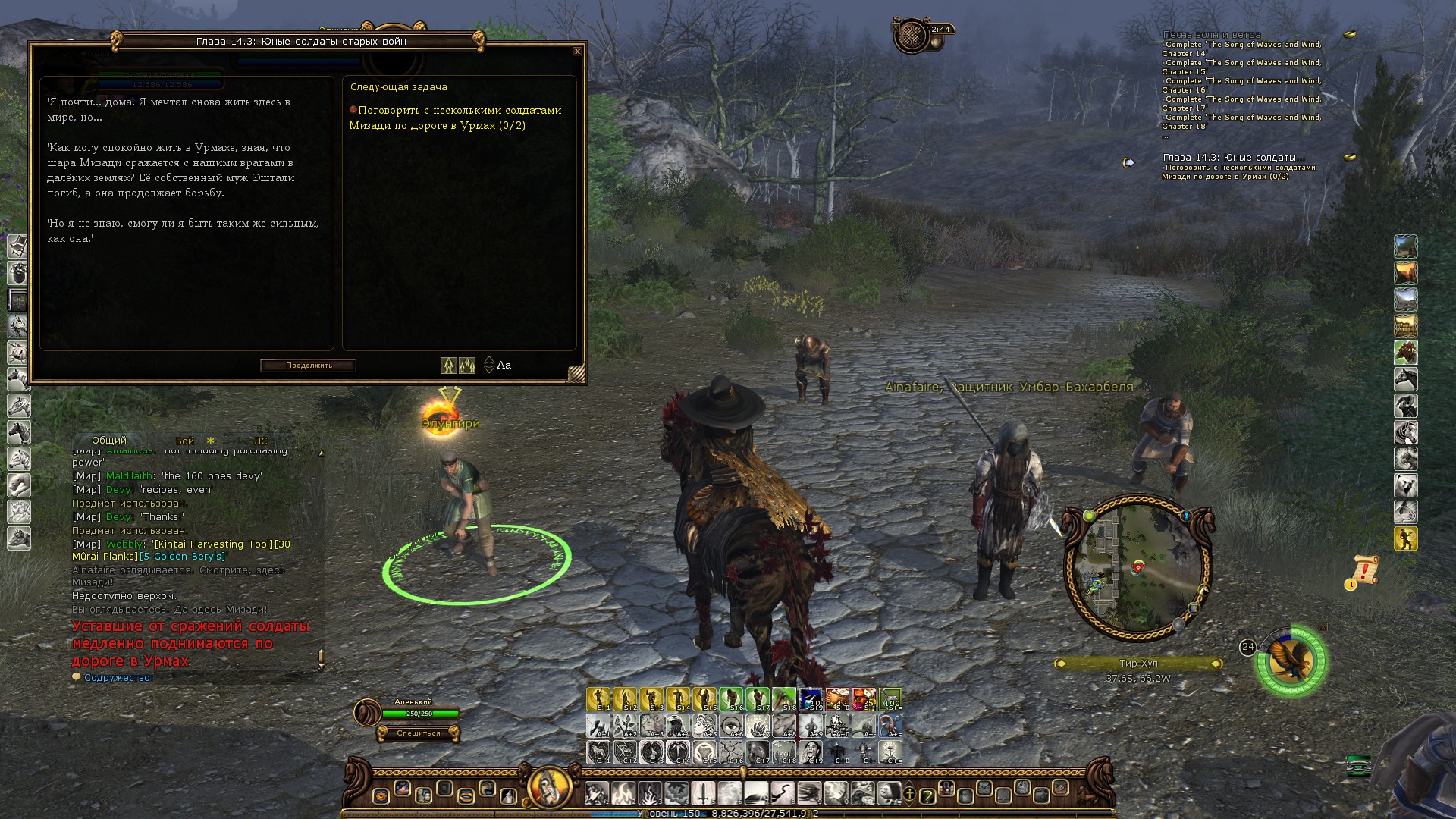Click the Спешиться dismount button
The height and width of the screenshot is (819, 1456).
(418, 733)
